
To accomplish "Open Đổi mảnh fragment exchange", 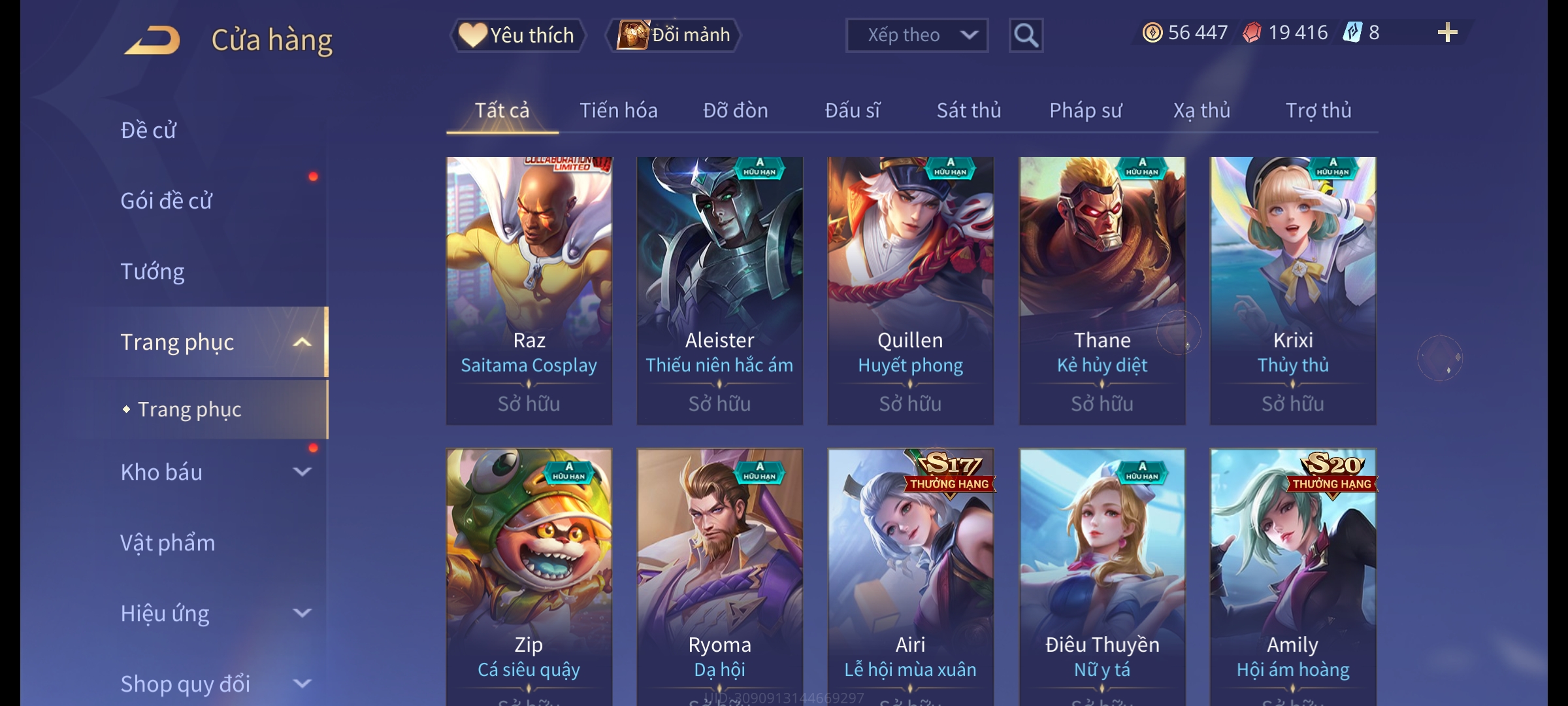I will pos(674,35).
